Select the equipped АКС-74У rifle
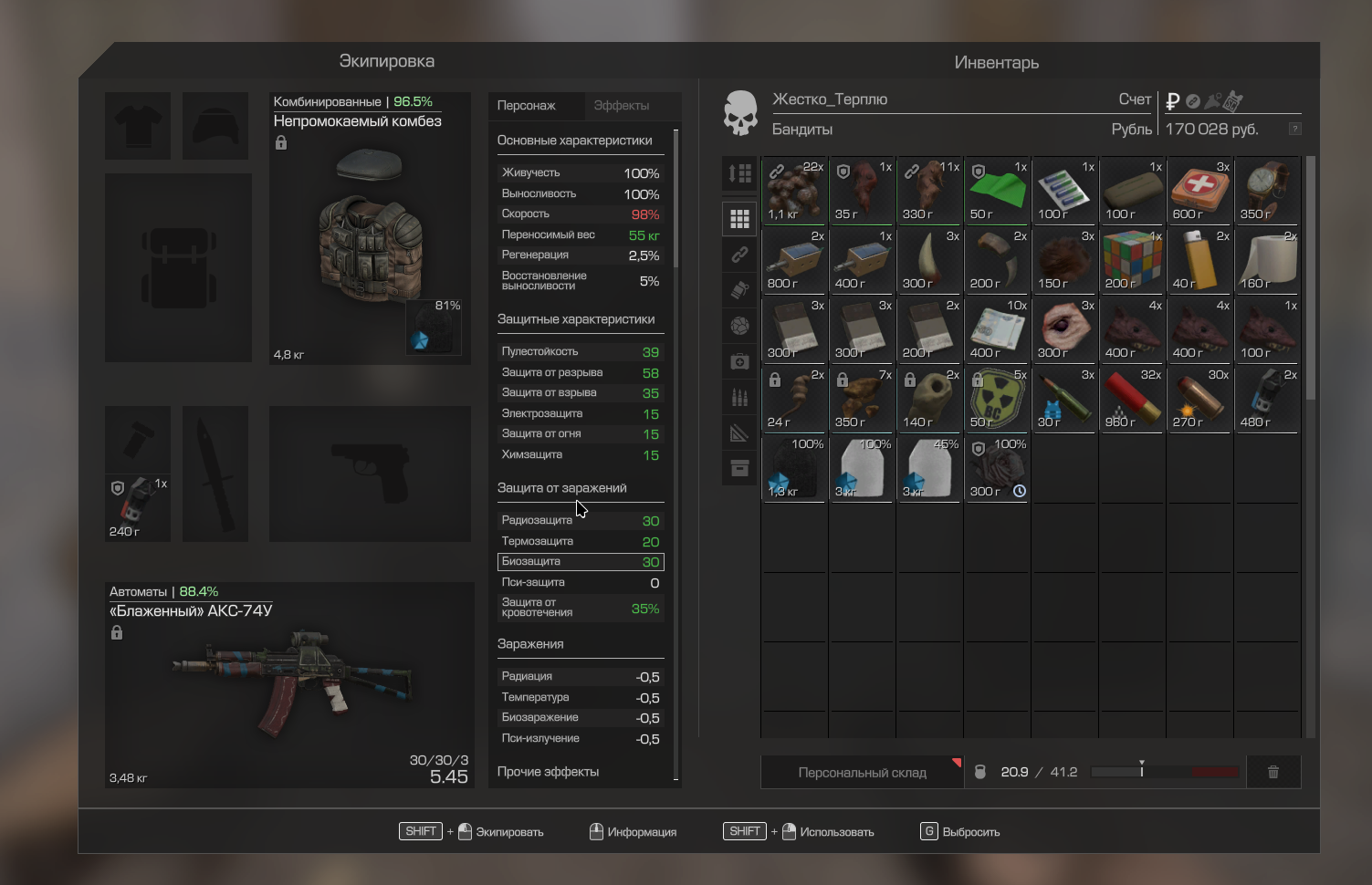This screenshot has height=885, width=1372. 288,684
